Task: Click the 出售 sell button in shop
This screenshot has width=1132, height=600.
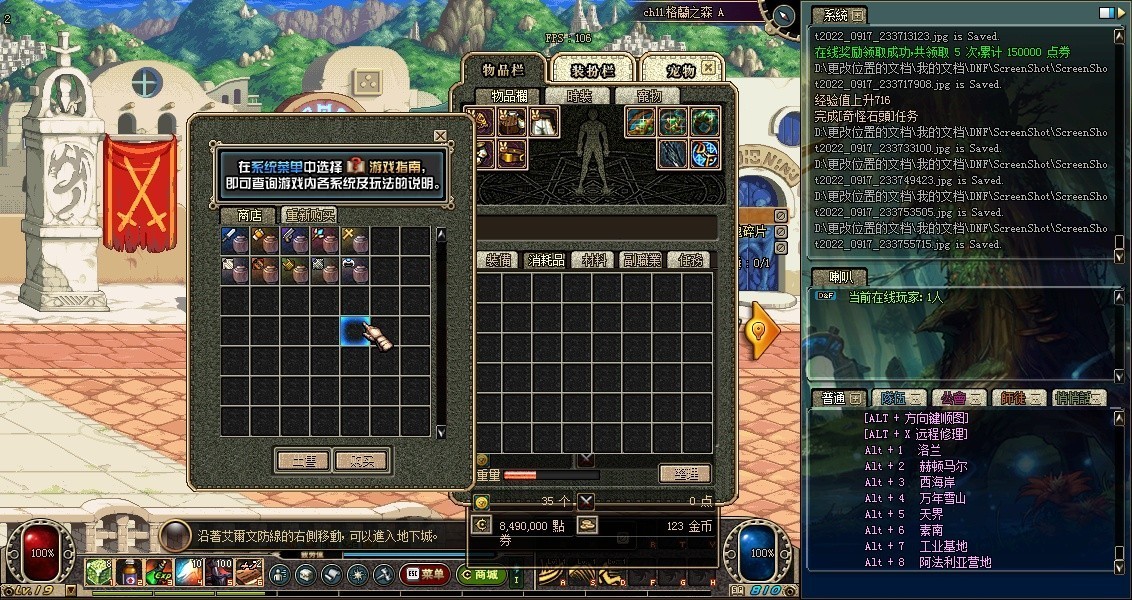Action: (x=302, y=461)
